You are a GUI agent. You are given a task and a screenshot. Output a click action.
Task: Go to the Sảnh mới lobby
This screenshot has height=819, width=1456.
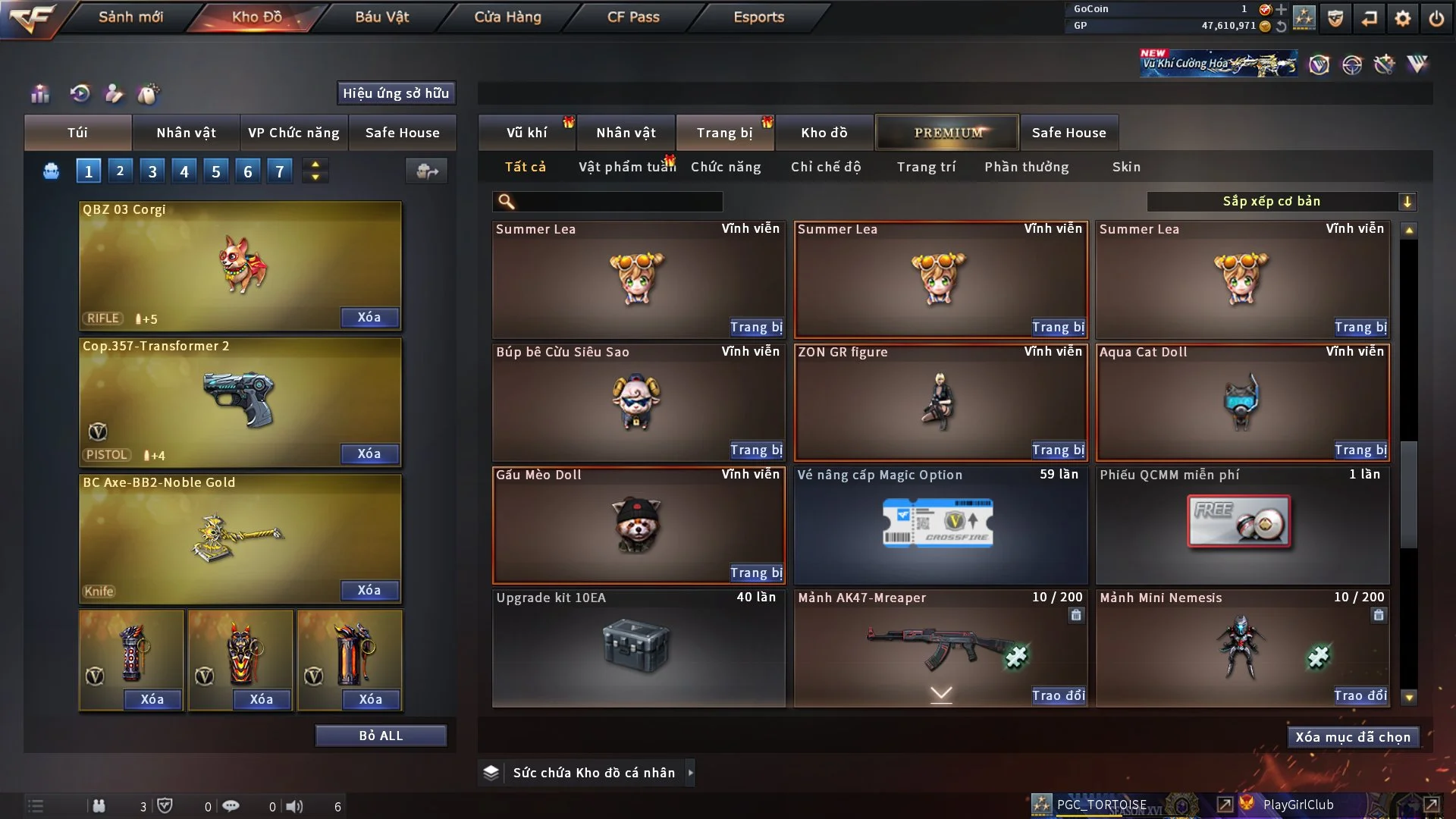pyautogui.click(x=130, y=17)
